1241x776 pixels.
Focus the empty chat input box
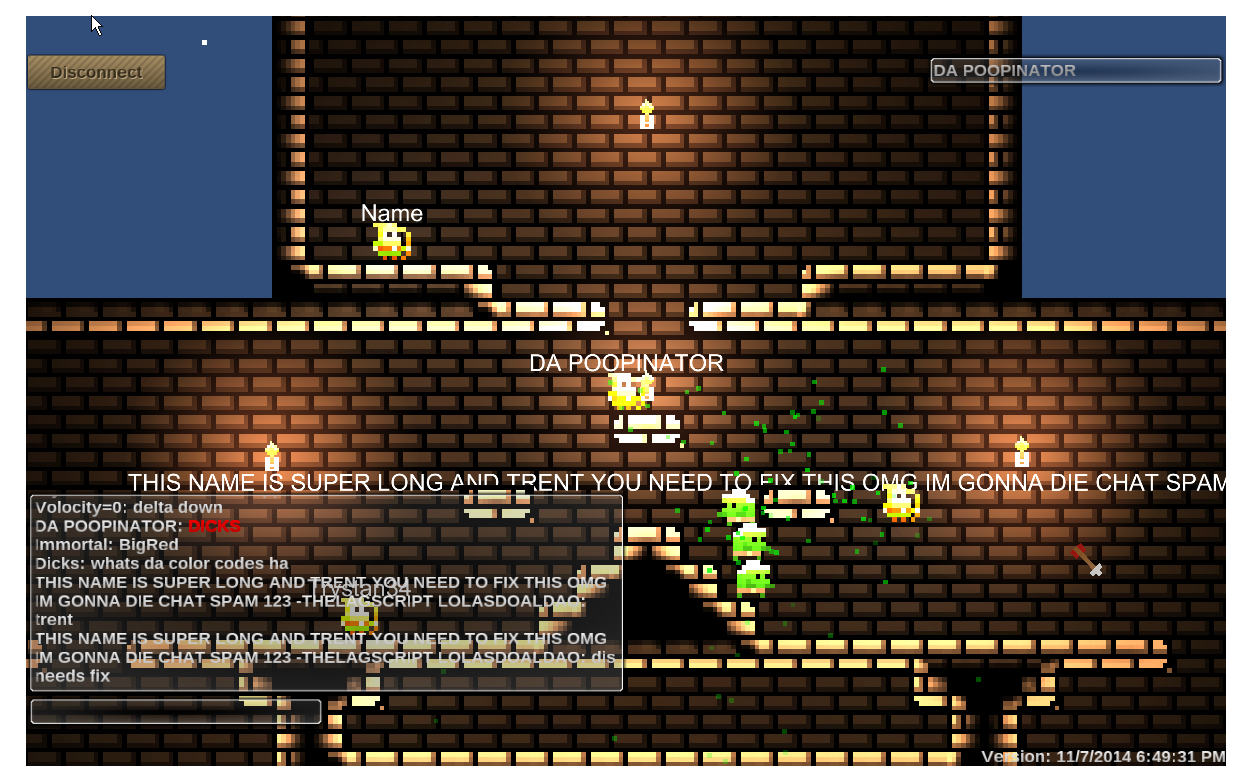pyautogui.click(x=176, y=711)
